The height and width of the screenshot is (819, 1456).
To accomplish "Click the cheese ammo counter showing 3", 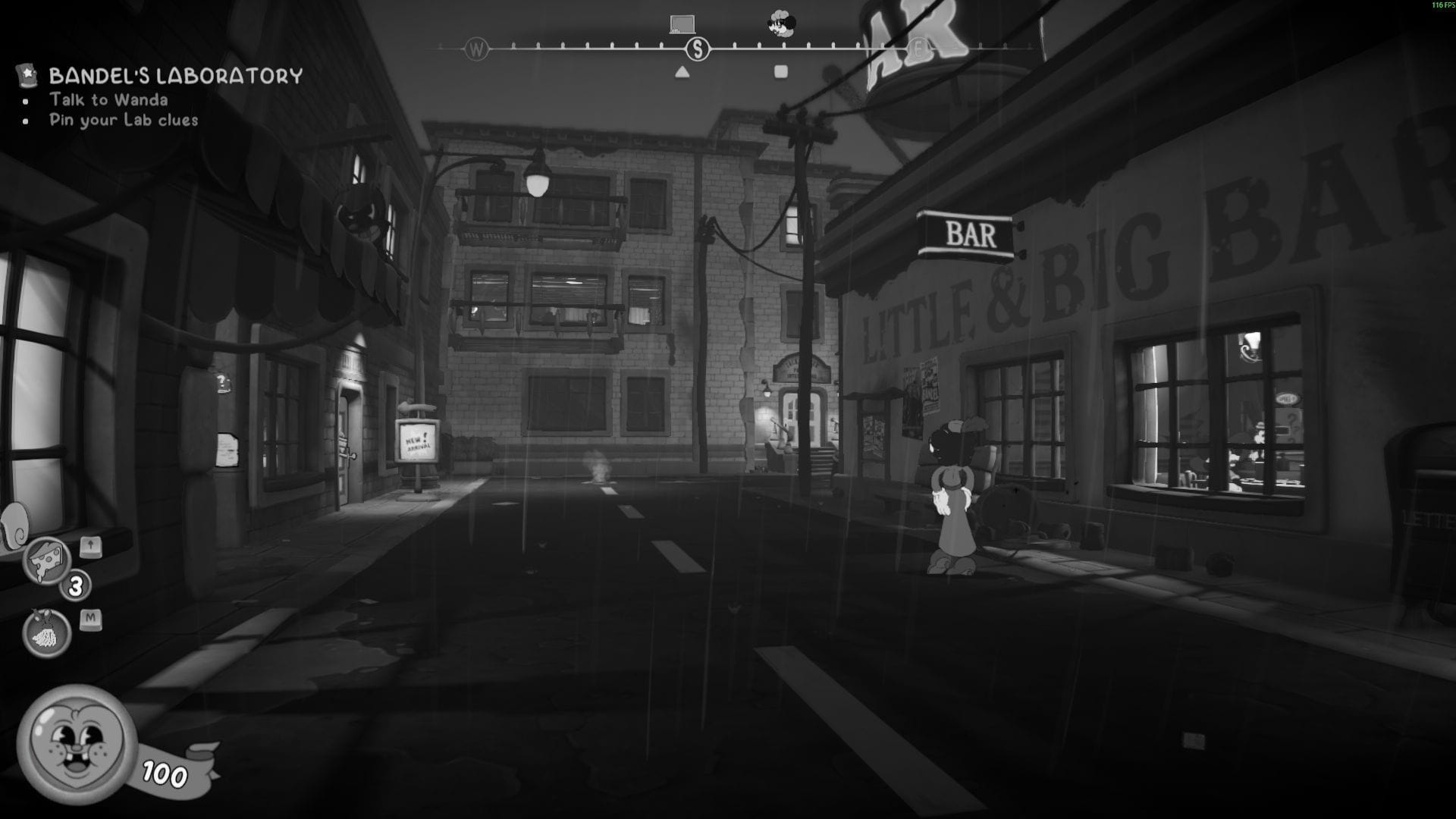I will pyautogui.click(x=75, y=586).
